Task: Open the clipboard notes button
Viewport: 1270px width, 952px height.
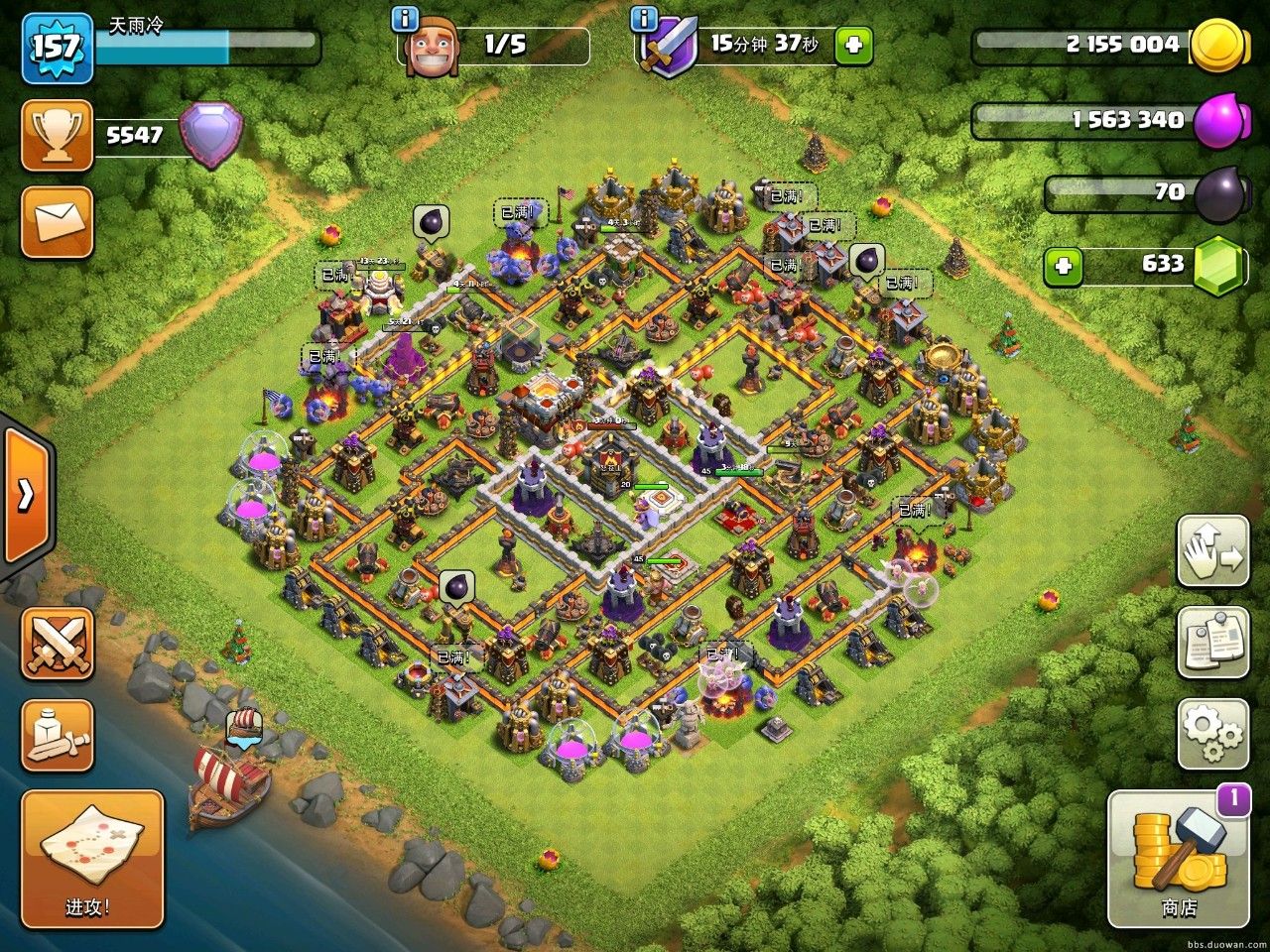Action: (1212, 643)
